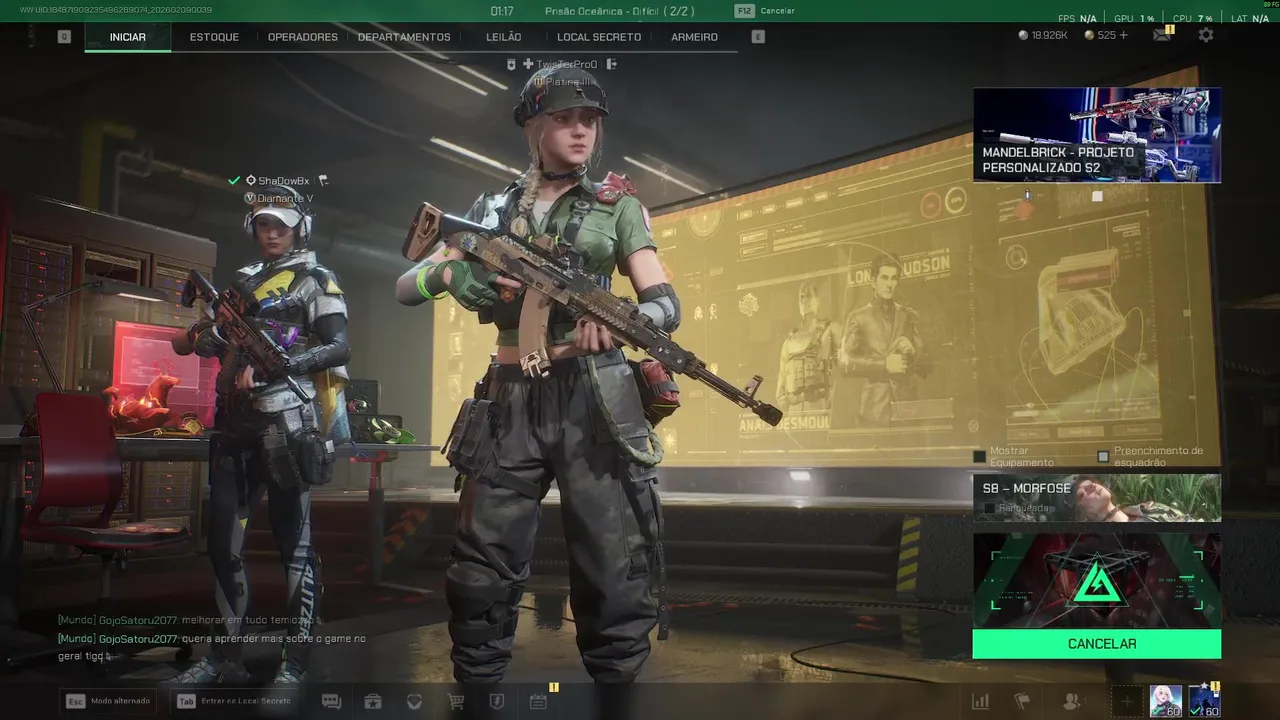The width and height of the screenshot is (1280, 720).
Task: Show the bar chart statistics icon
Action: 981,702
